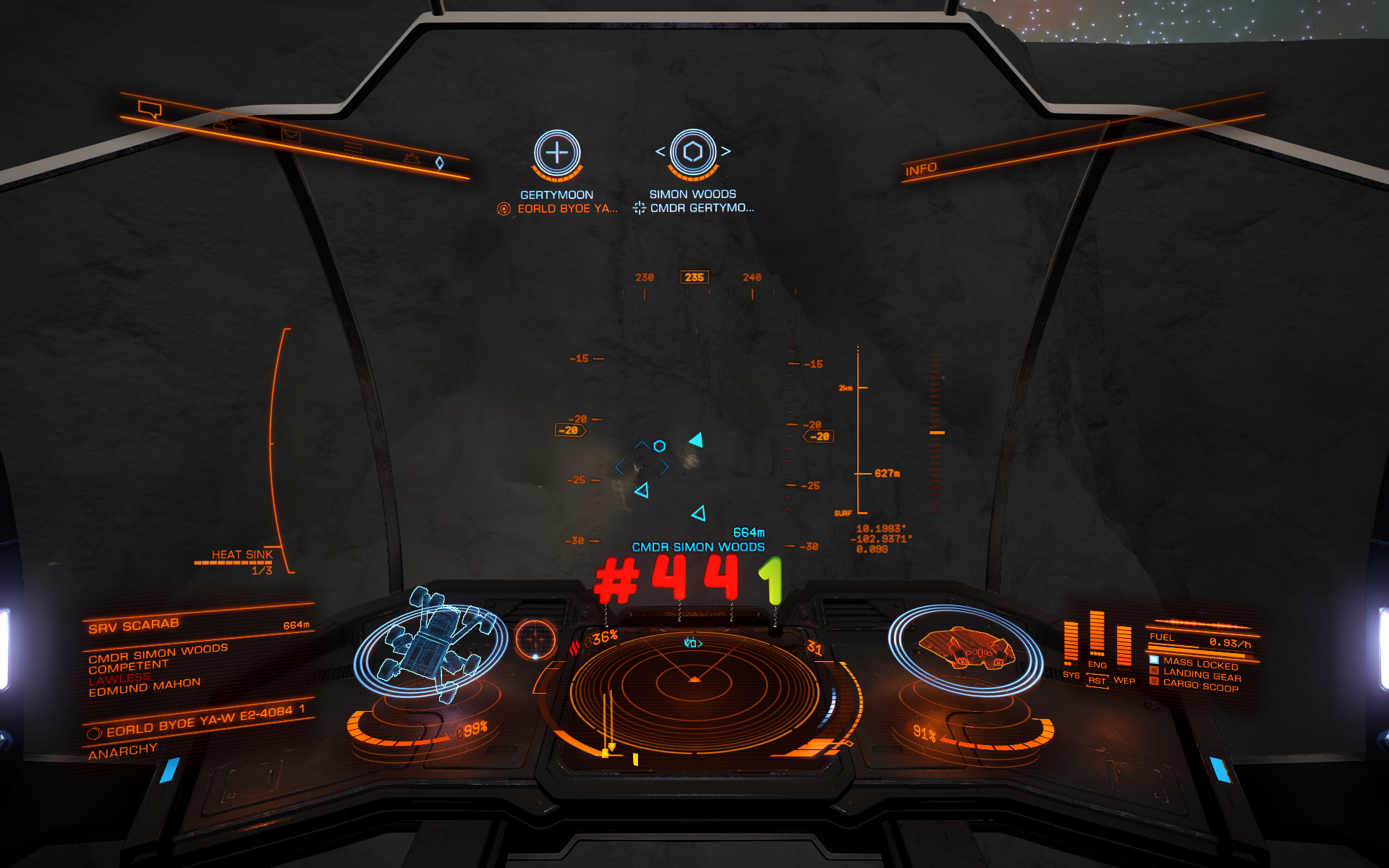Toggle the Landing Gear indicator
Screen dimensions: 1389x868
click(x=1202, y=675)
